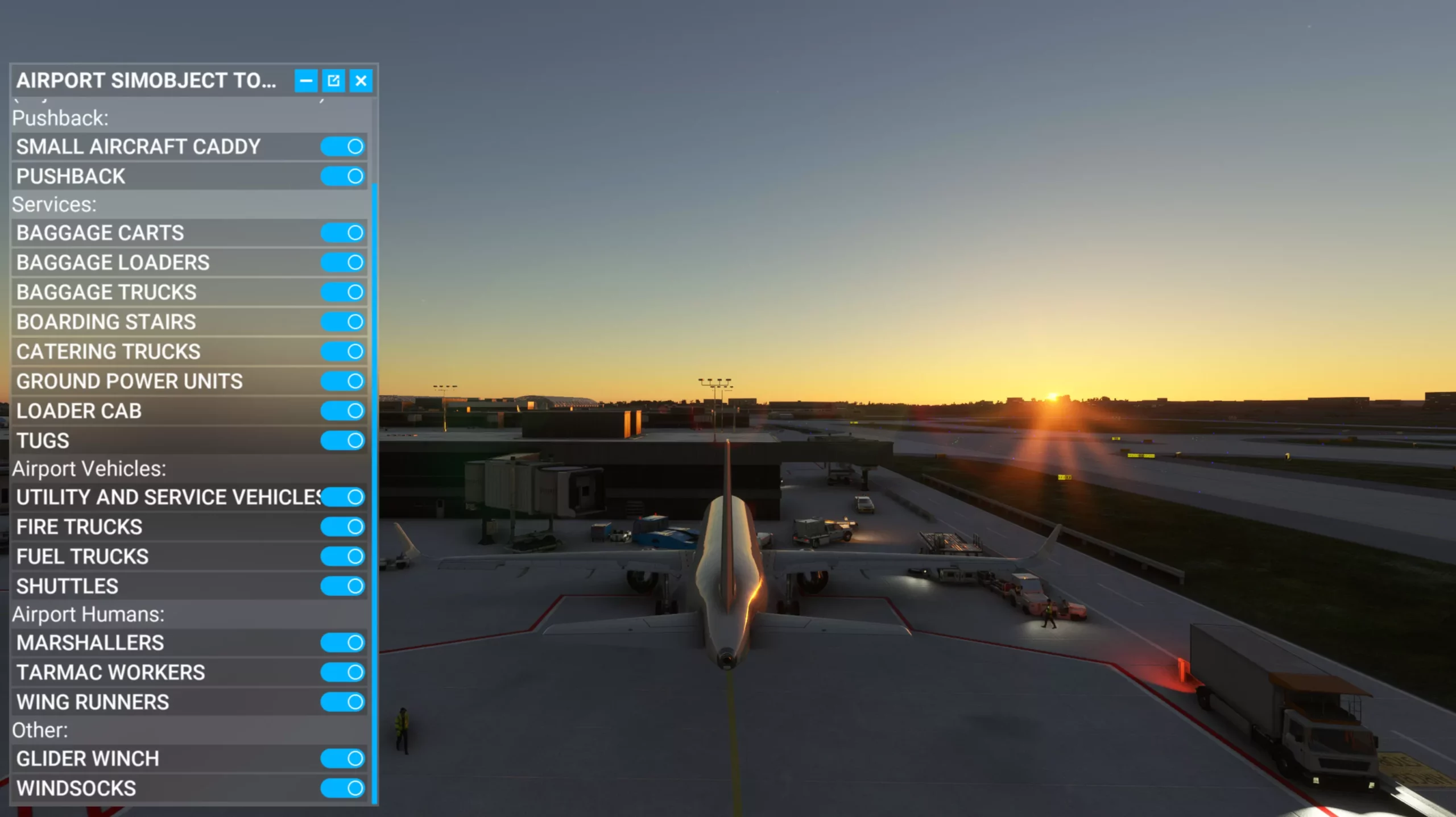Toggle Fire Trucks off
1456x817 pixels.
point(342,526)
